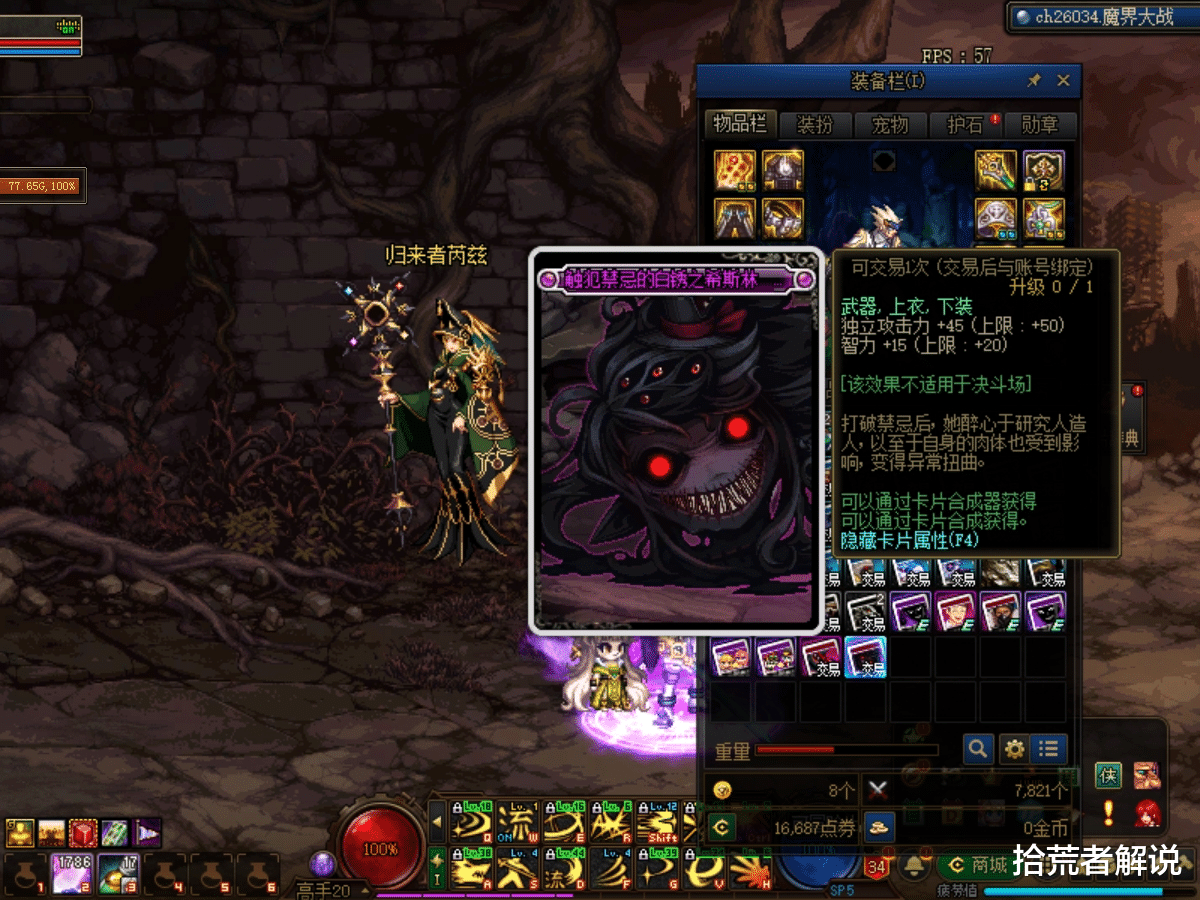Image resolution: width=1200 pixels, height=900 pixels.
Task: Close the equipment inventory window
Action: (x=1063, y=81)
